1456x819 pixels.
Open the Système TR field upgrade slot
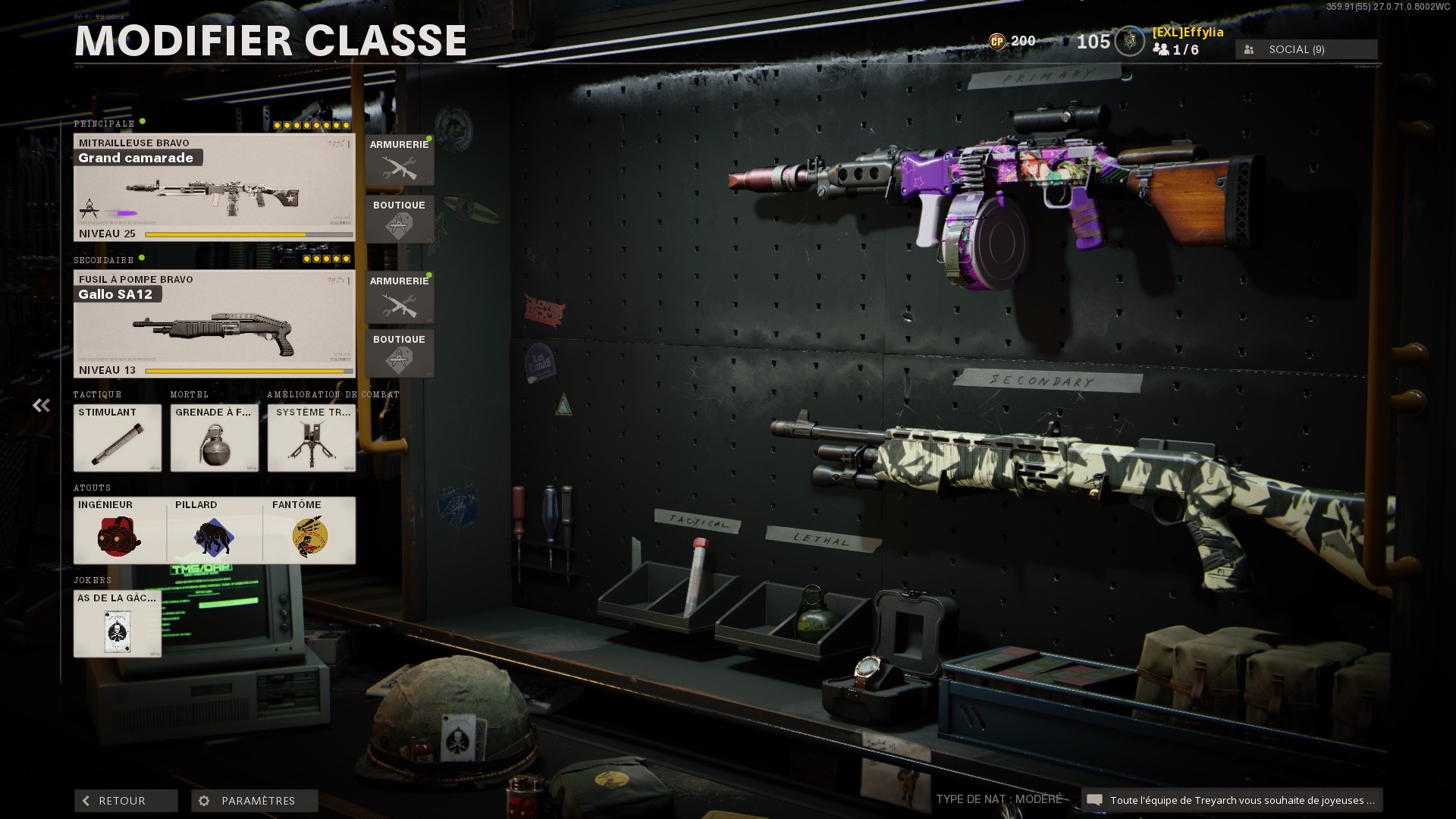311,438
